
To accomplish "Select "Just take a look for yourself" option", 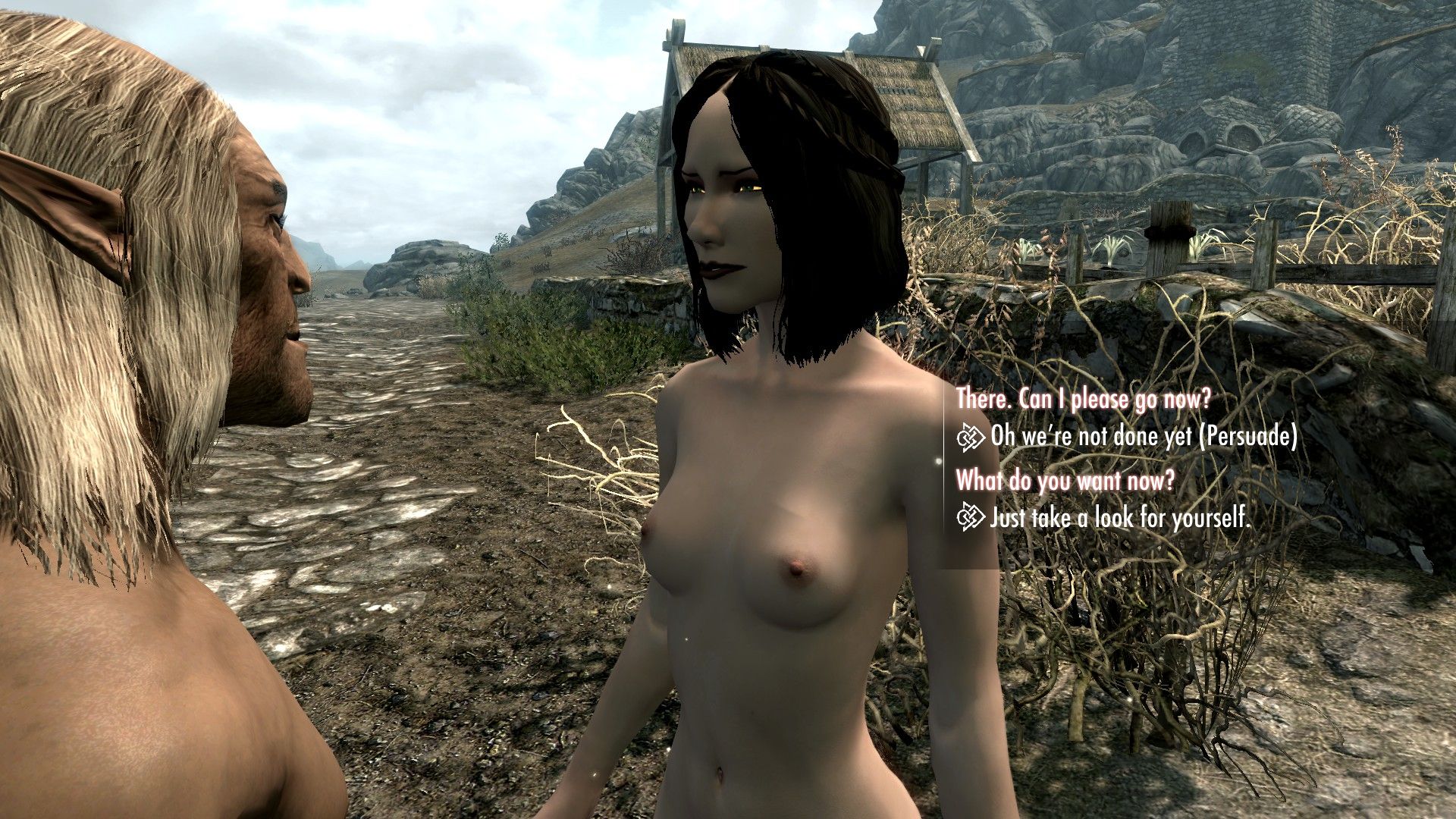I will [1119, 518].
